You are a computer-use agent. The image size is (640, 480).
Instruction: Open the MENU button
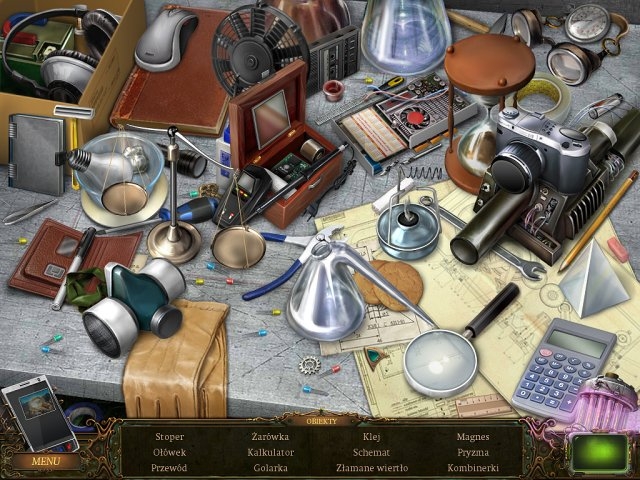coord(46,461)
